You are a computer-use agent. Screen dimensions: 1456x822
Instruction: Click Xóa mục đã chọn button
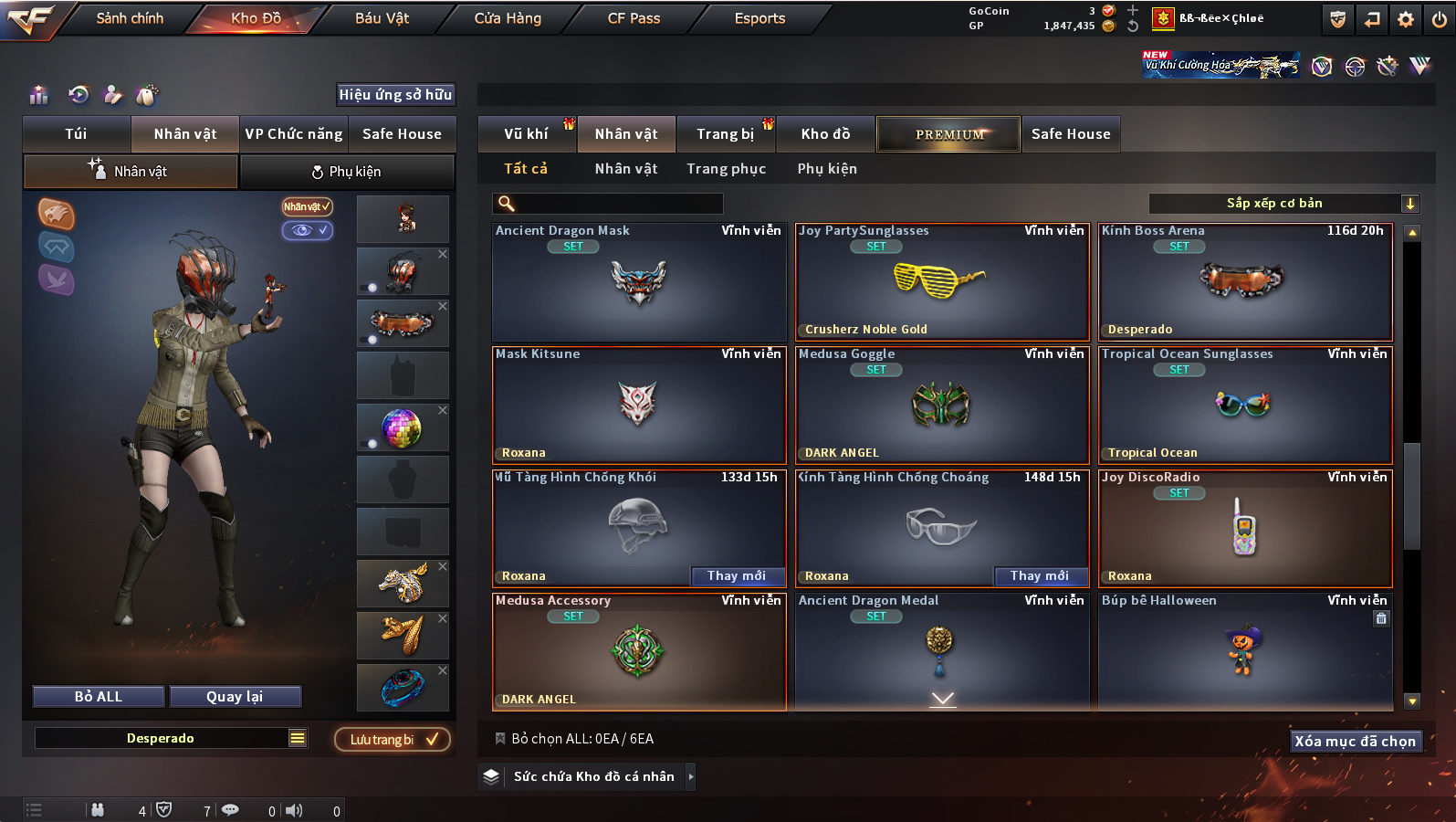[x=1355, y=742]
